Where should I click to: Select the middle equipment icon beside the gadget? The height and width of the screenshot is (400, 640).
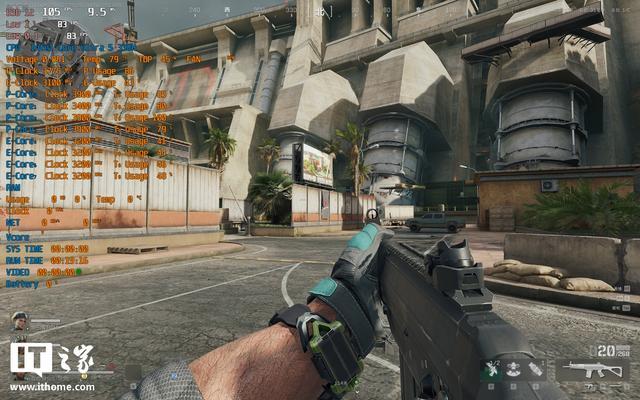[513, 369]
